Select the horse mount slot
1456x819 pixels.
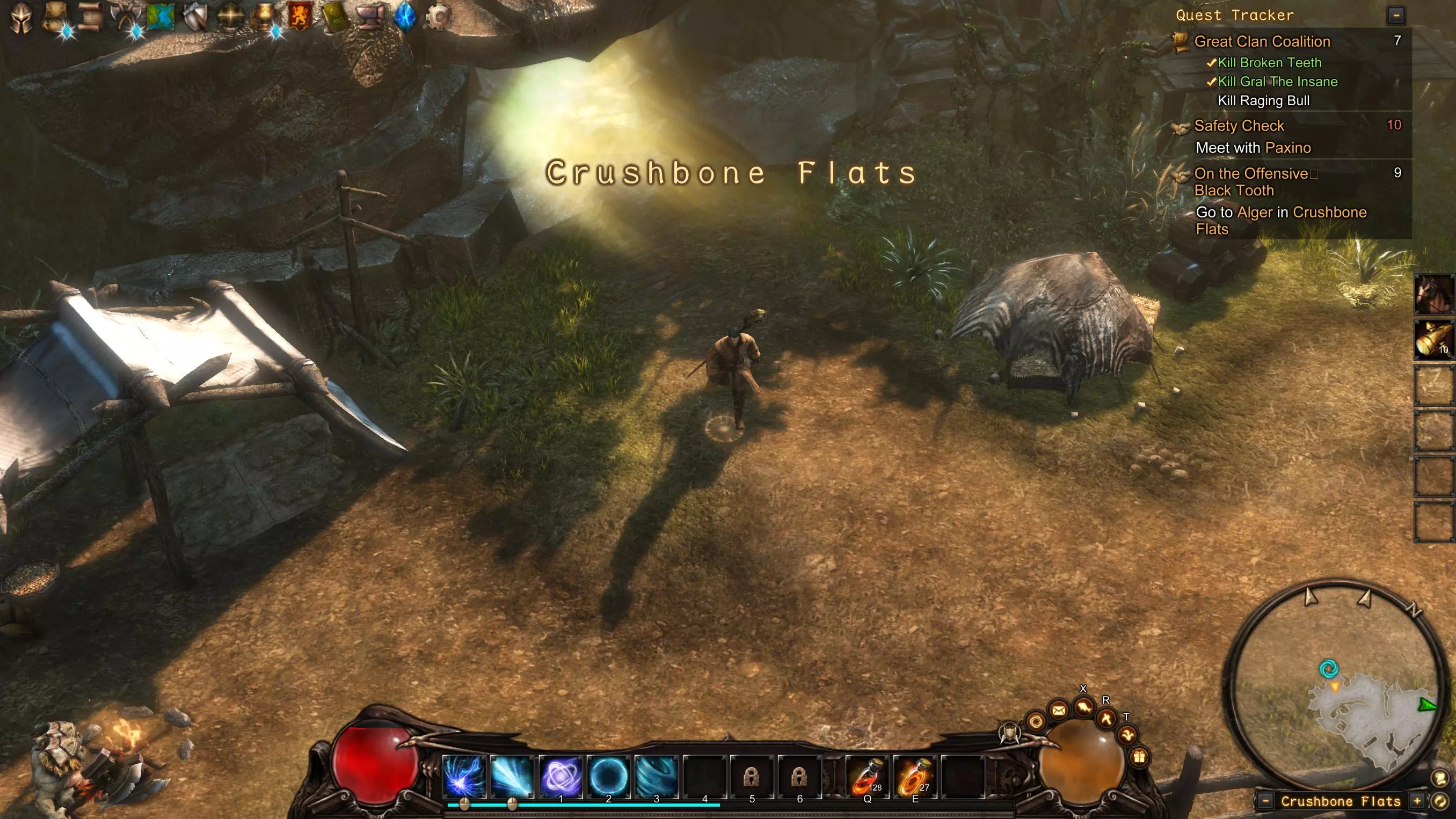pyautogui.click(x=1435, y=294)
